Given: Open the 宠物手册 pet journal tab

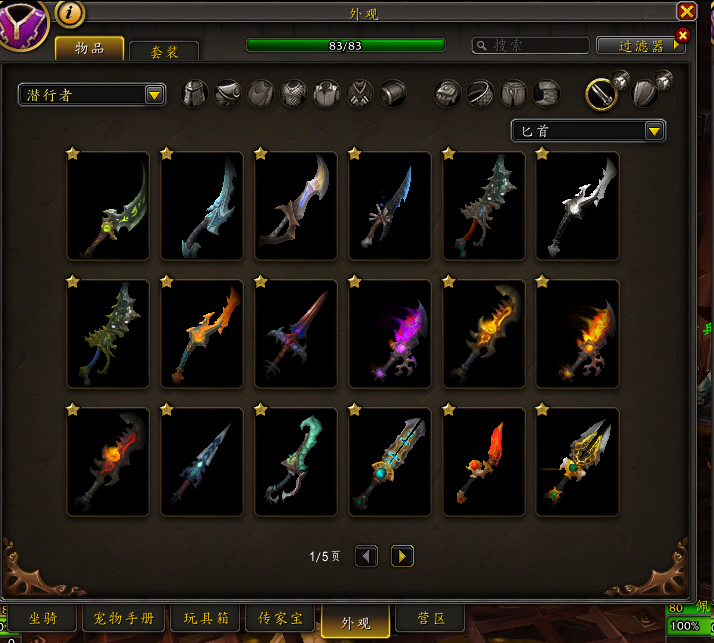Looking at the screenshot, I should click(124, 619).
